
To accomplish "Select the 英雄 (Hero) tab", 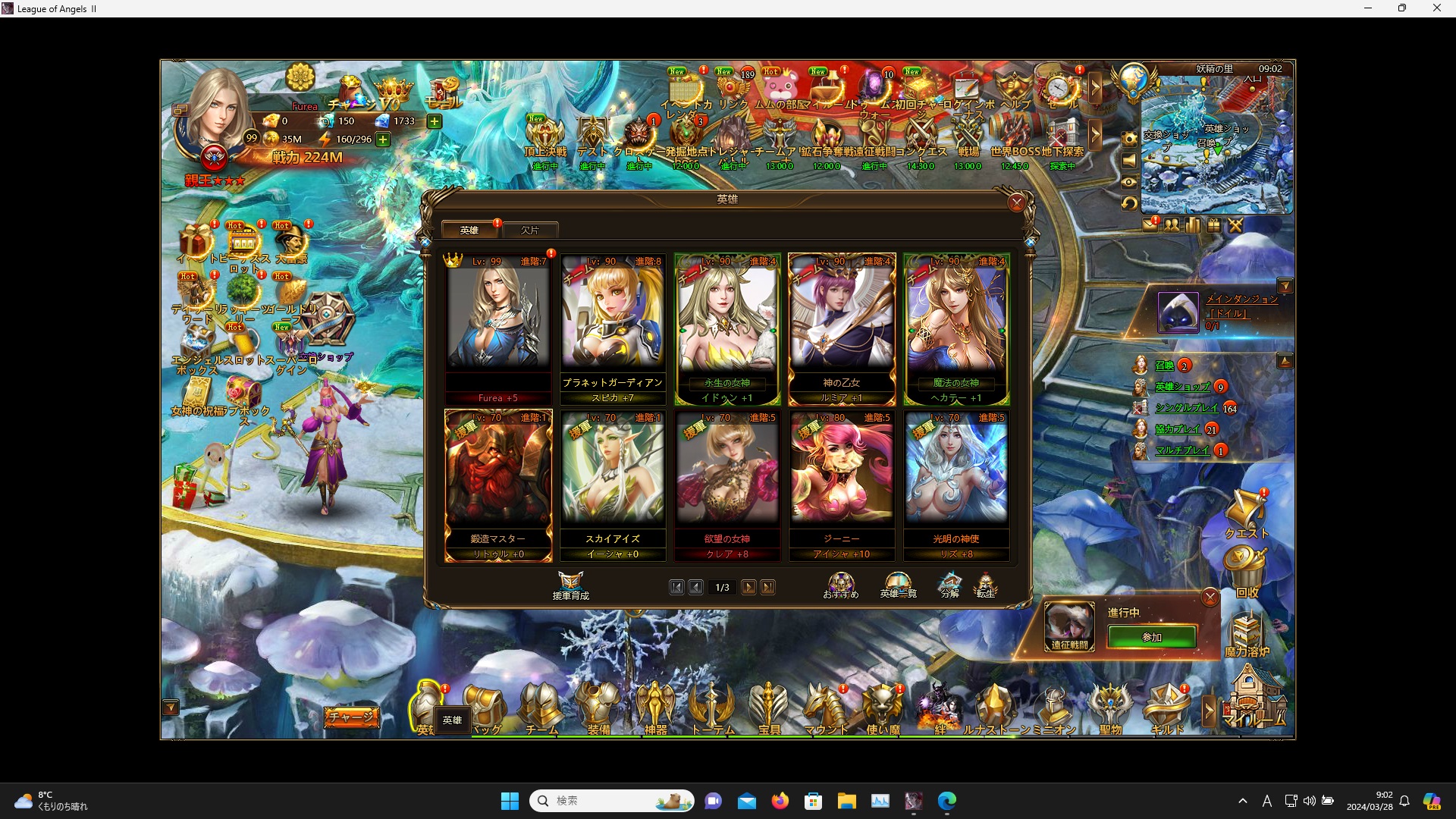I will 469,230.
